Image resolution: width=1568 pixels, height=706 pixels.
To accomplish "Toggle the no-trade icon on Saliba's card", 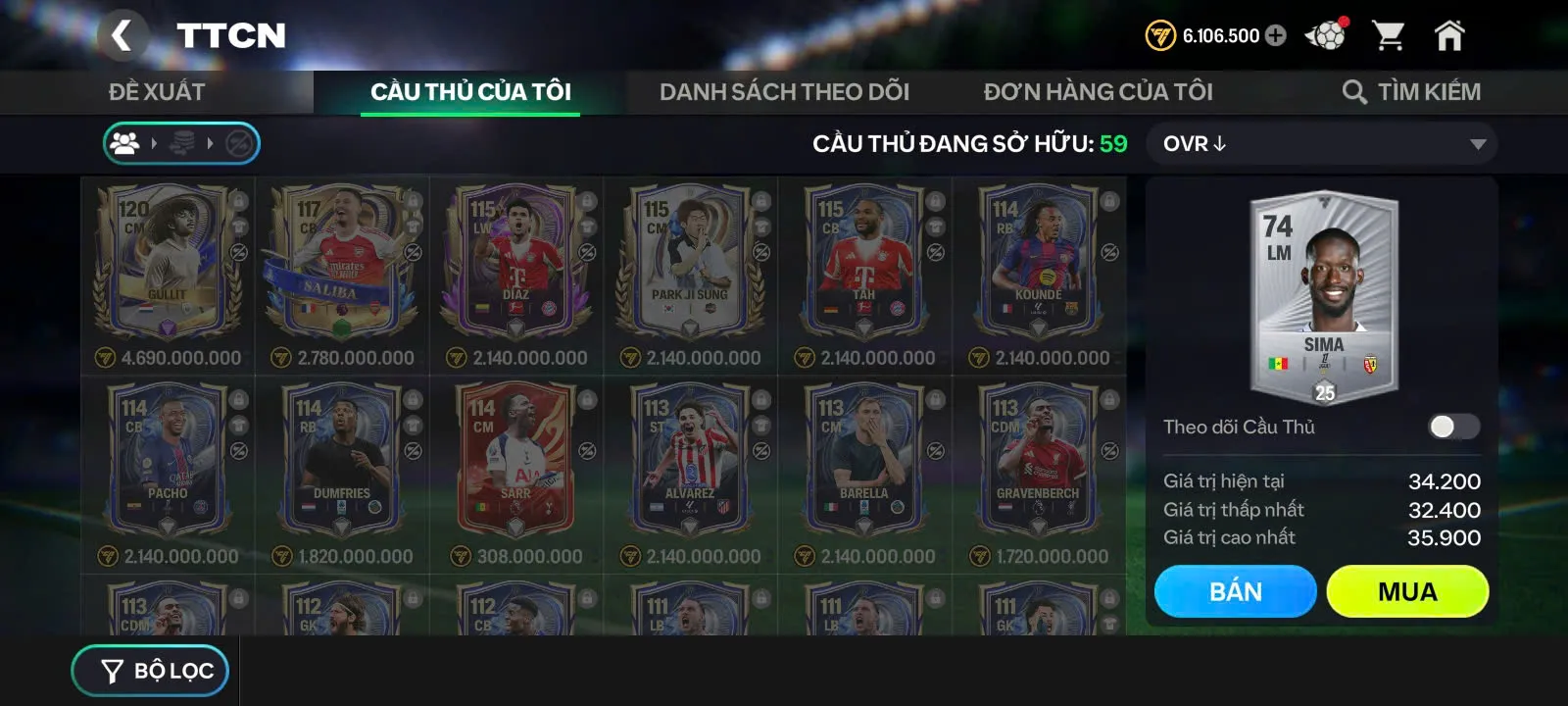I will click(x=412, y=252).
